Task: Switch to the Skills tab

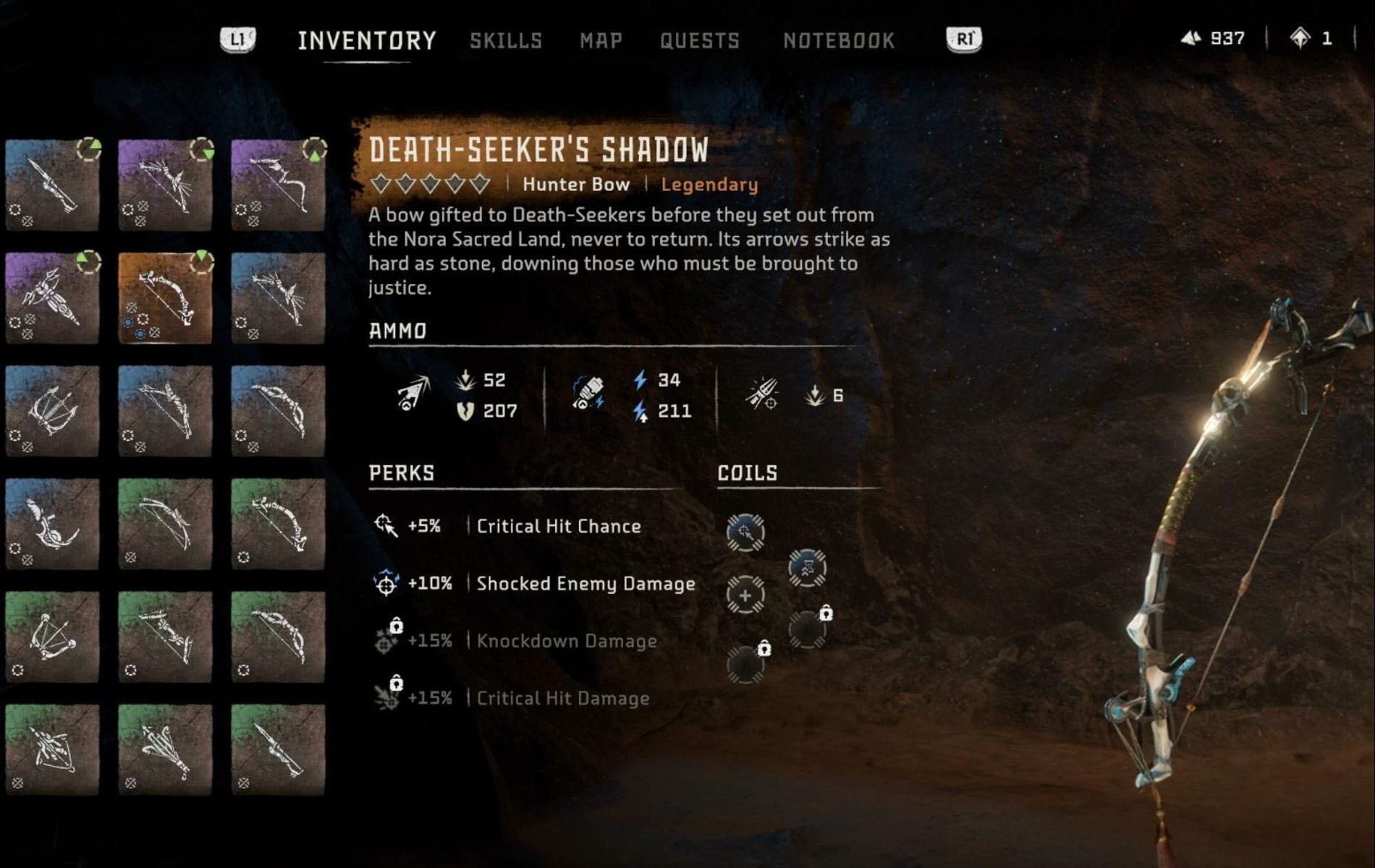Action: point(507,41)
